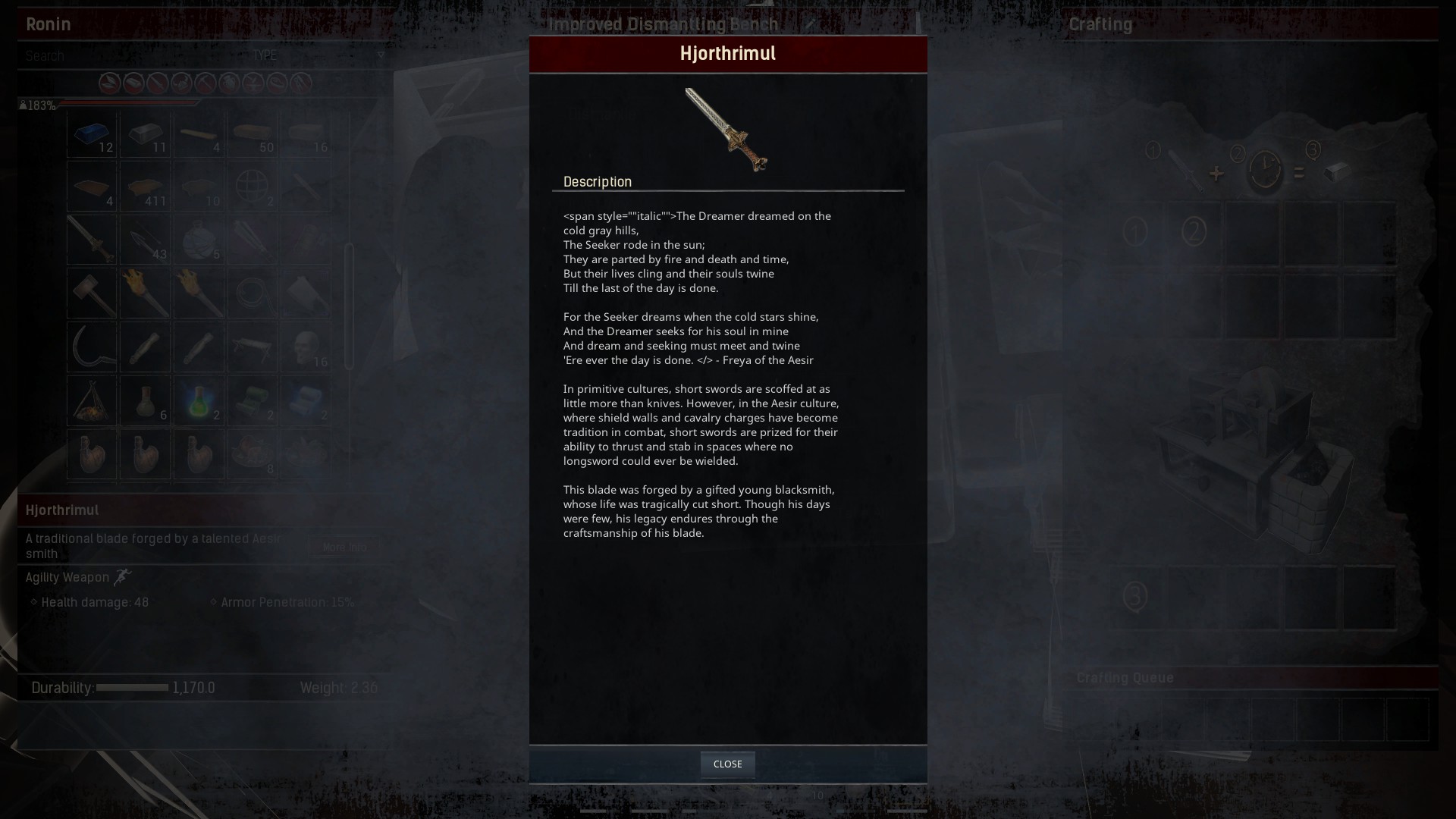Toggle the helmet armor filter
The width and height of the screenshot is (1456, 819).
[x=180, y=83]
